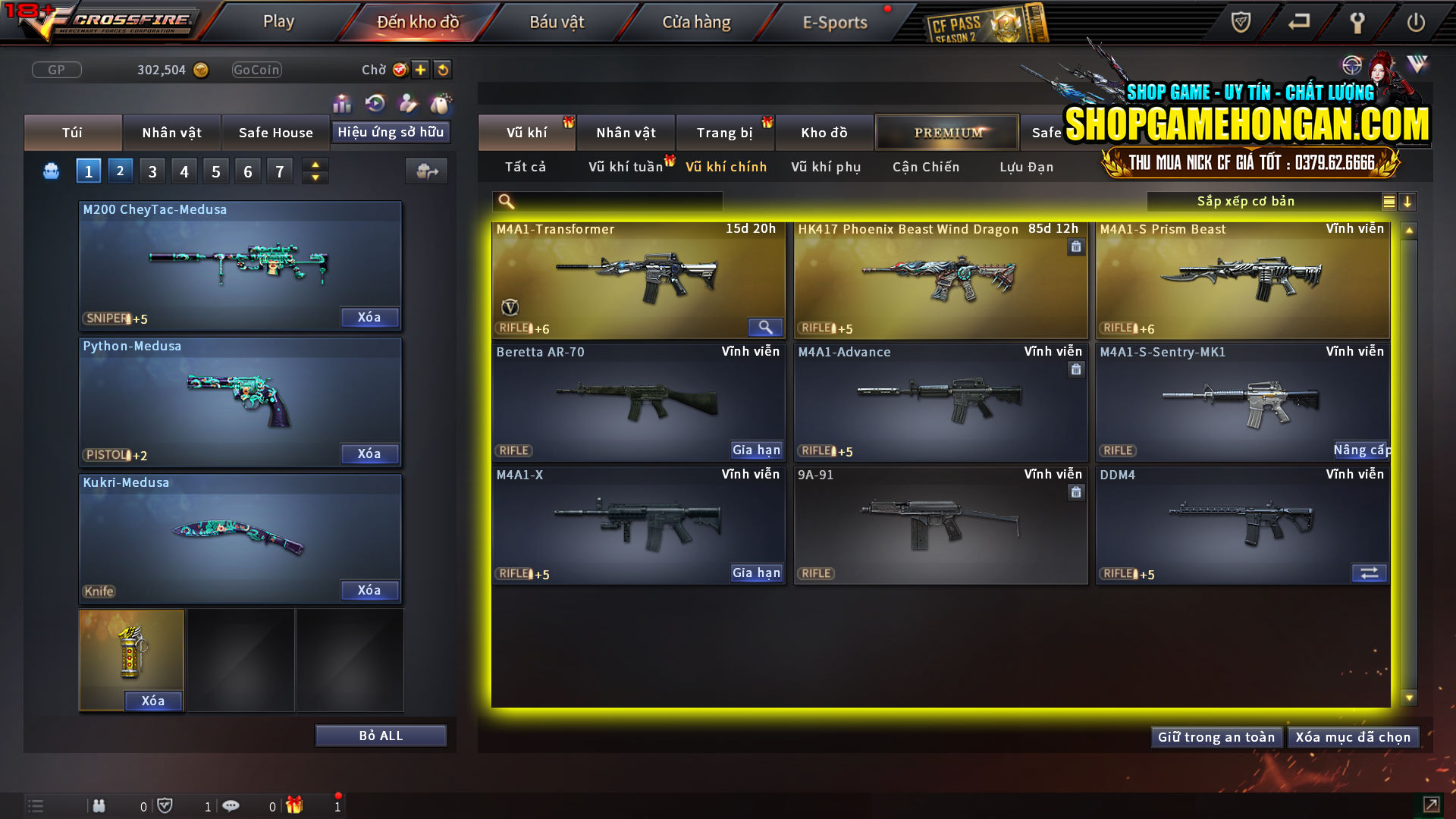Click the swap arrows icon on DDM4 card
Viewport: 1456px width, 819px height.
(x=1369, y=573)
